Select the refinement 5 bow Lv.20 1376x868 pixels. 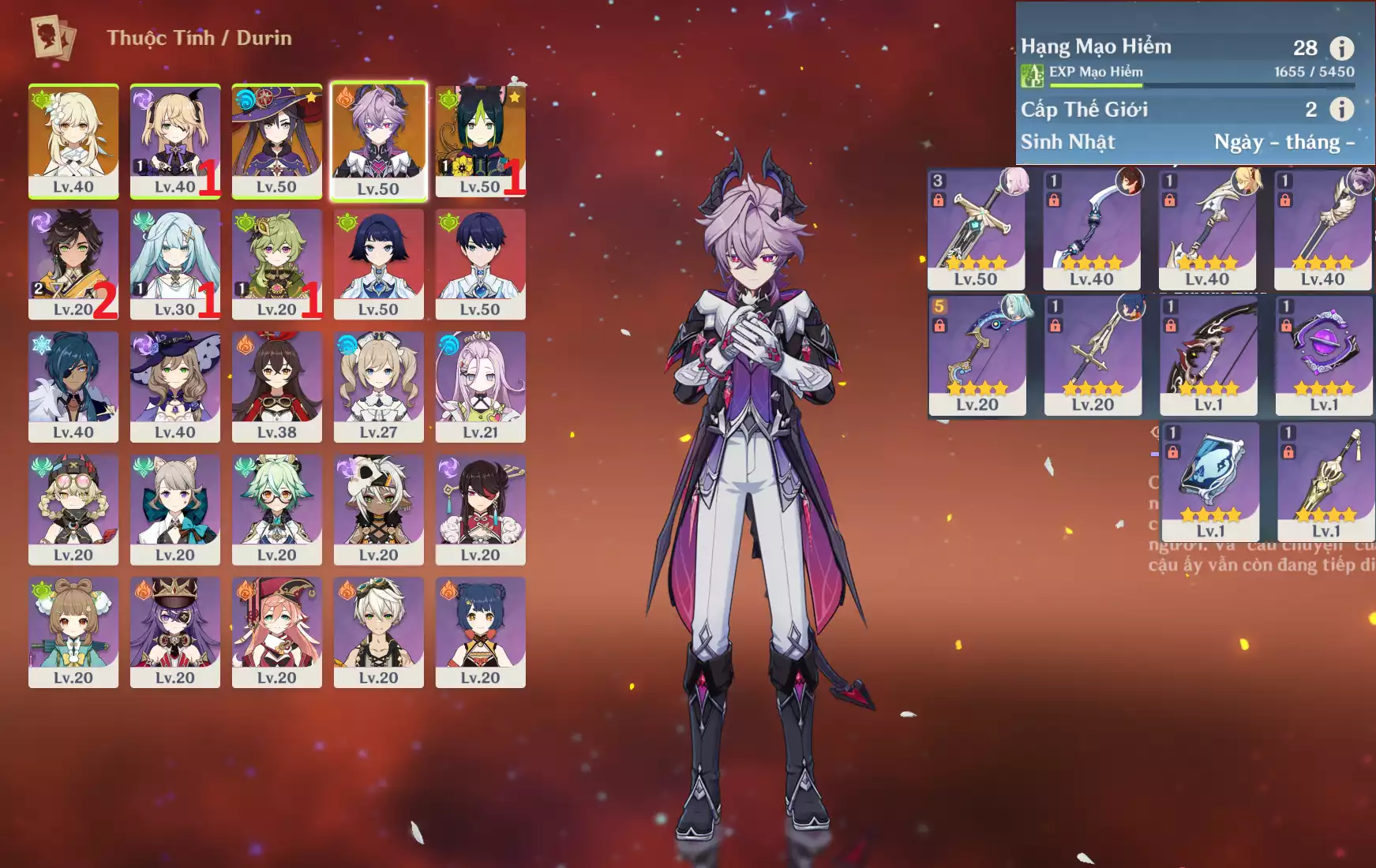(977, 355)
